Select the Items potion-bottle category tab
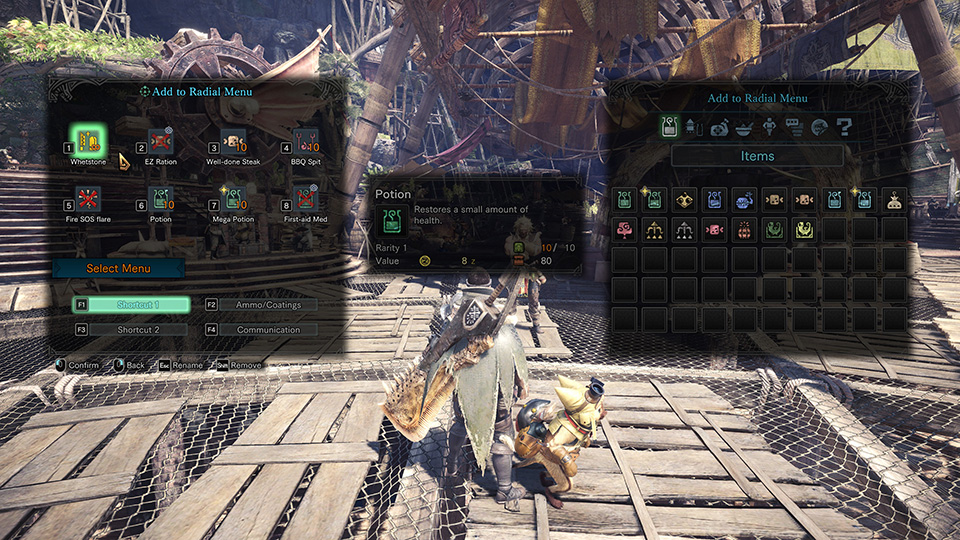This screenshot has width=960, height=540. [x=669, y=127]
